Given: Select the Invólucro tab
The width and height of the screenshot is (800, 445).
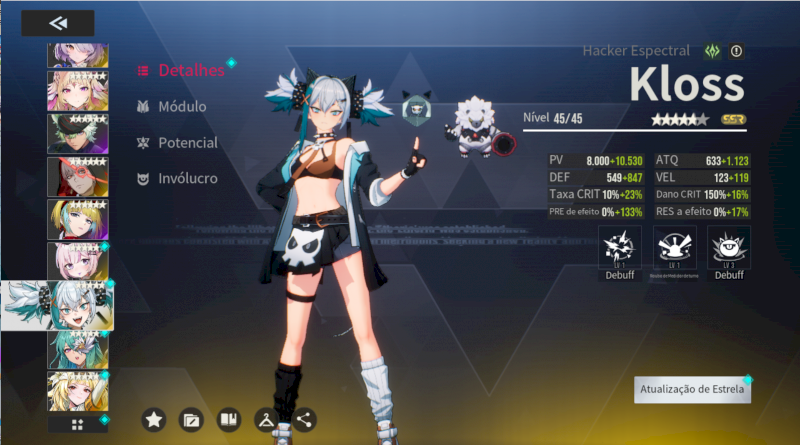Looking at the screenshot, I should click(x=186, y=179).
